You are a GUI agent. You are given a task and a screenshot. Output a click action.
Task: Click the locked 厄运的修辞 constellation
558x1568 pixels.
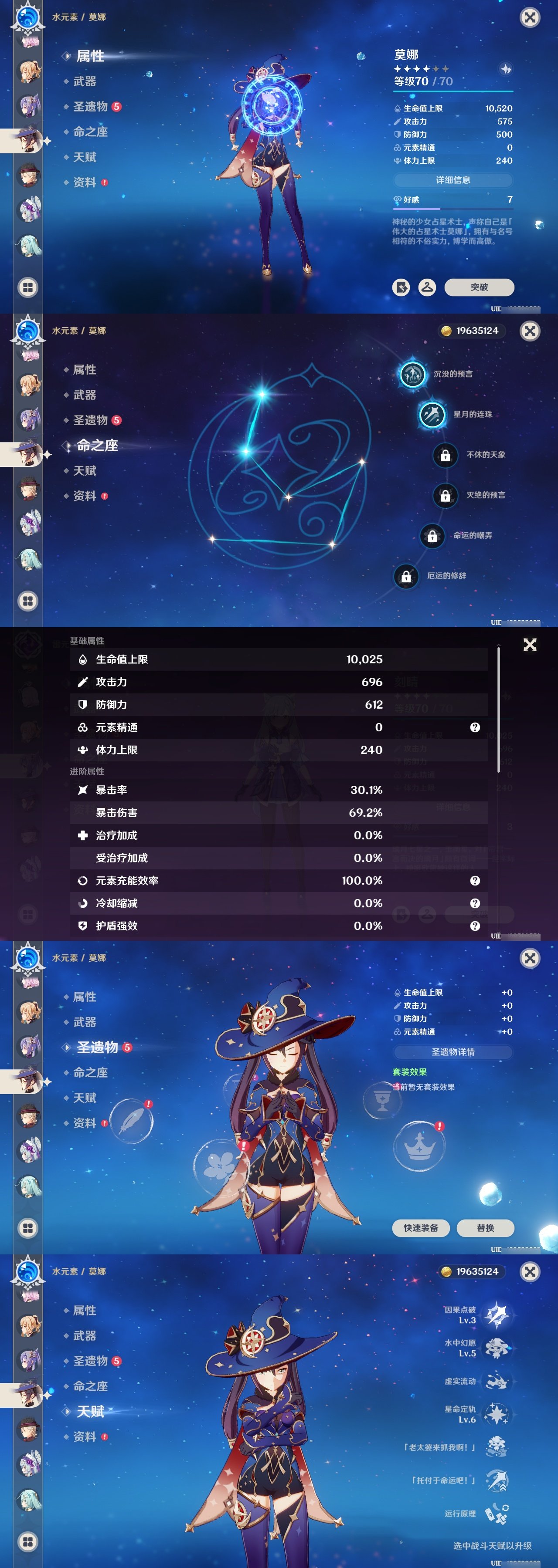(407, 575)
